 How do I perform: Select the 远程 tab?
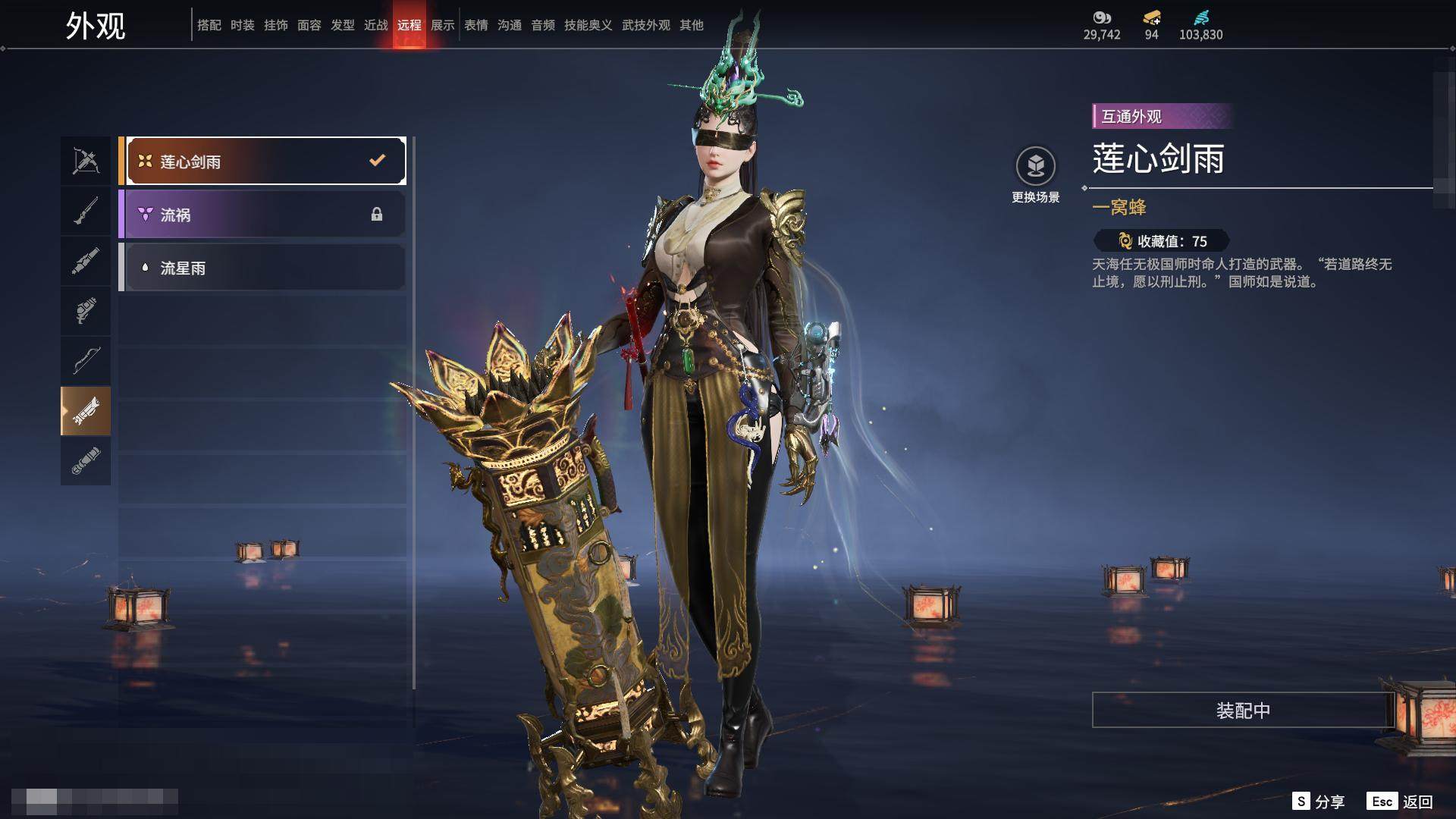click(409, 25)
